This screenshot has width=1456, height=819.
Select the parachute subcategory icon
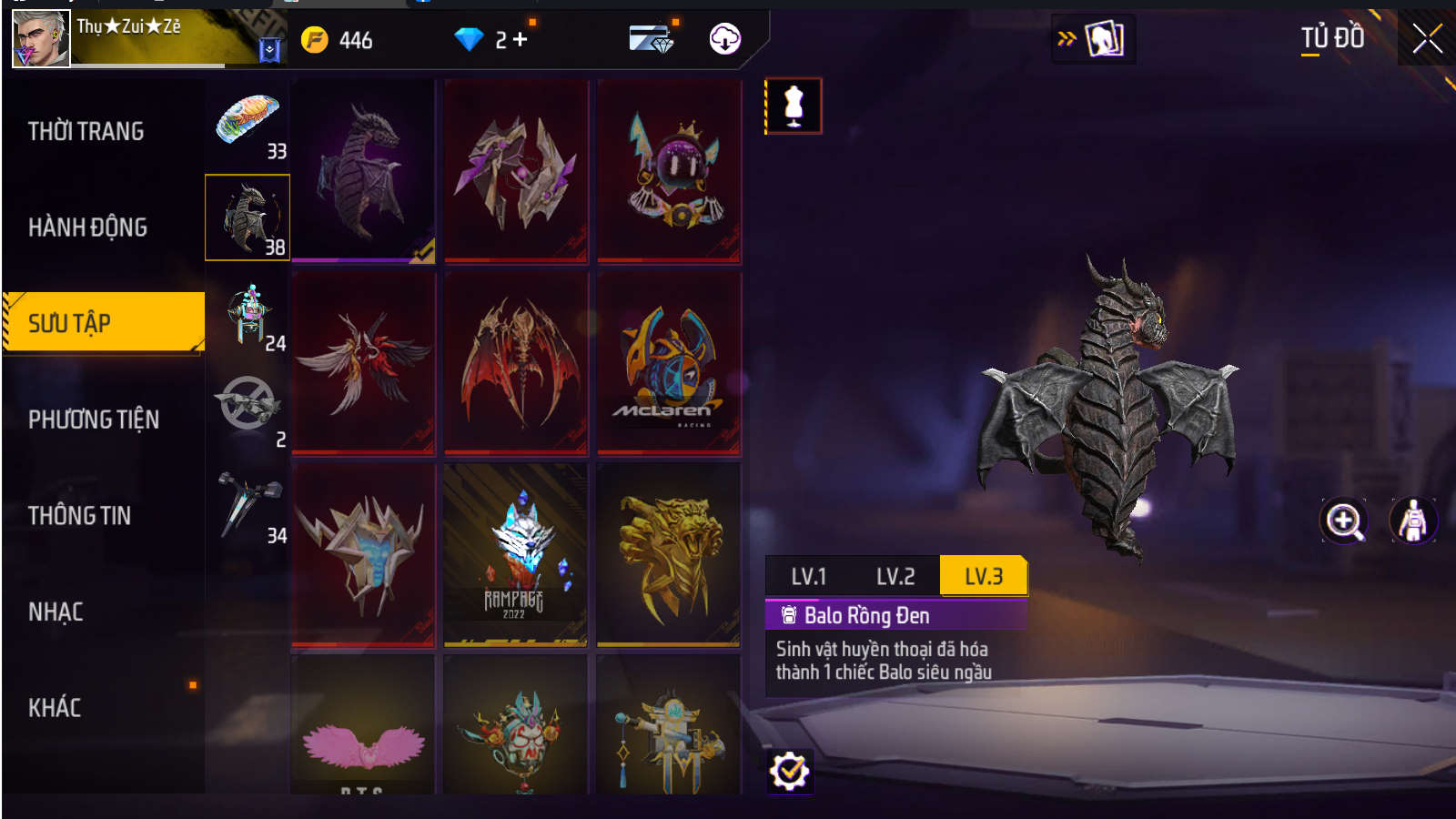[x=248, y=122]
